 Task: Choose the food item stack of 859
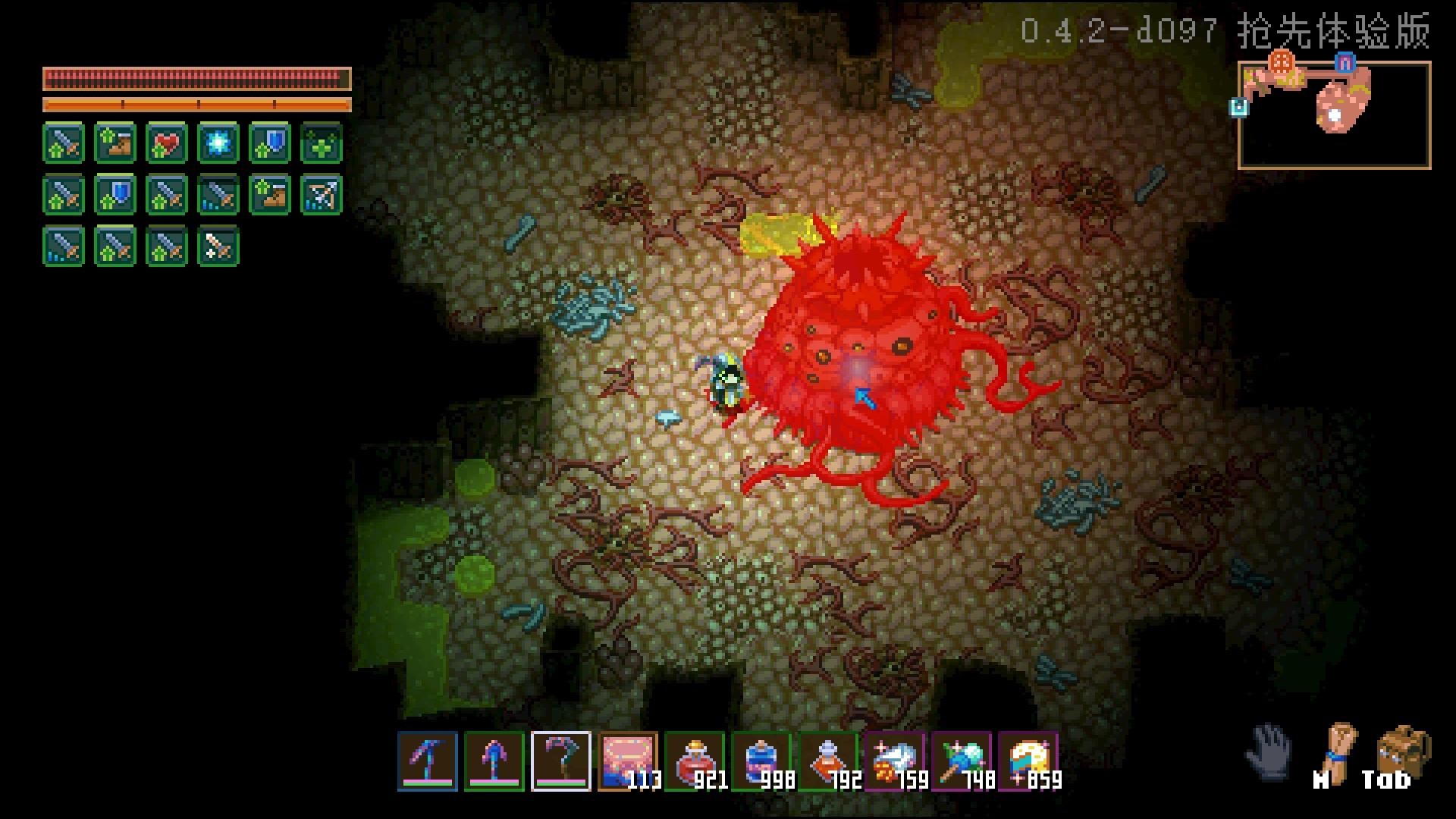click(x=1028, y=761)
